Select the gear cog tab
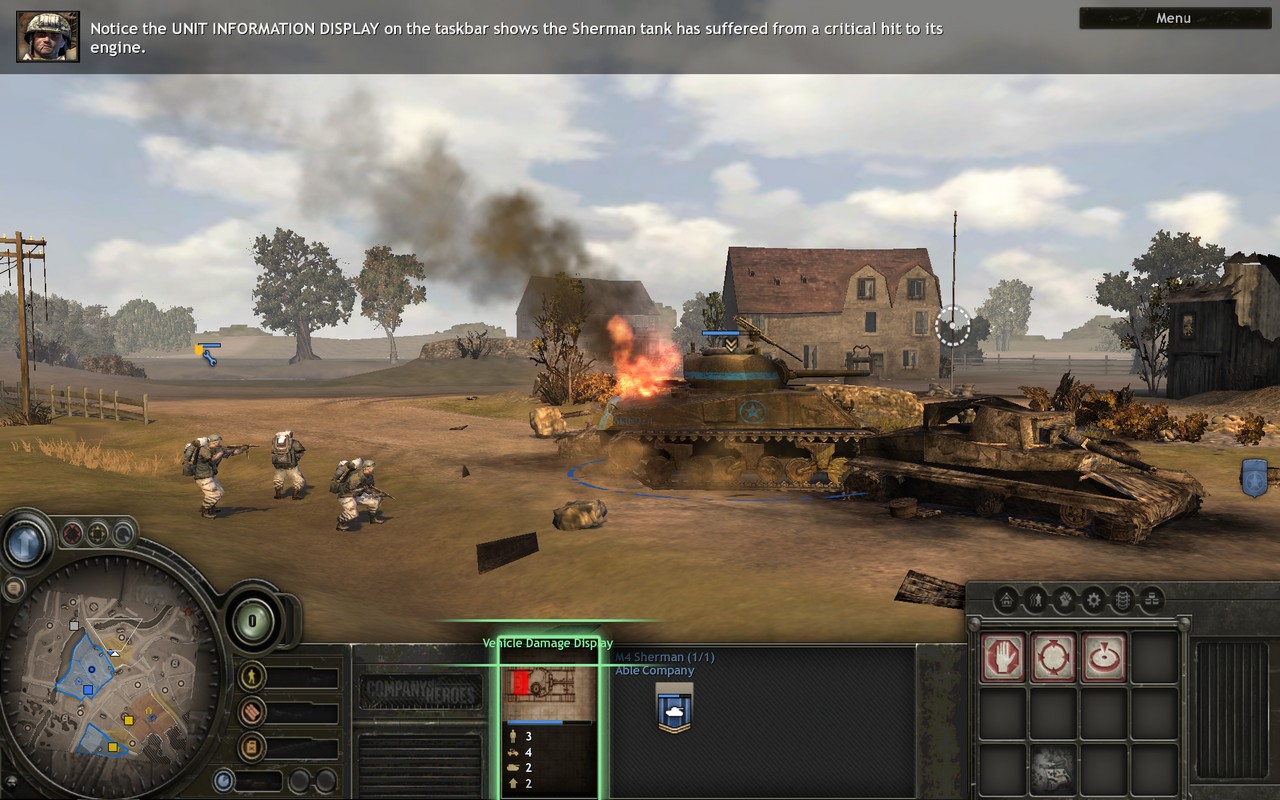Viewport: 1280px width, 800px height. (x=1094, y=600)
